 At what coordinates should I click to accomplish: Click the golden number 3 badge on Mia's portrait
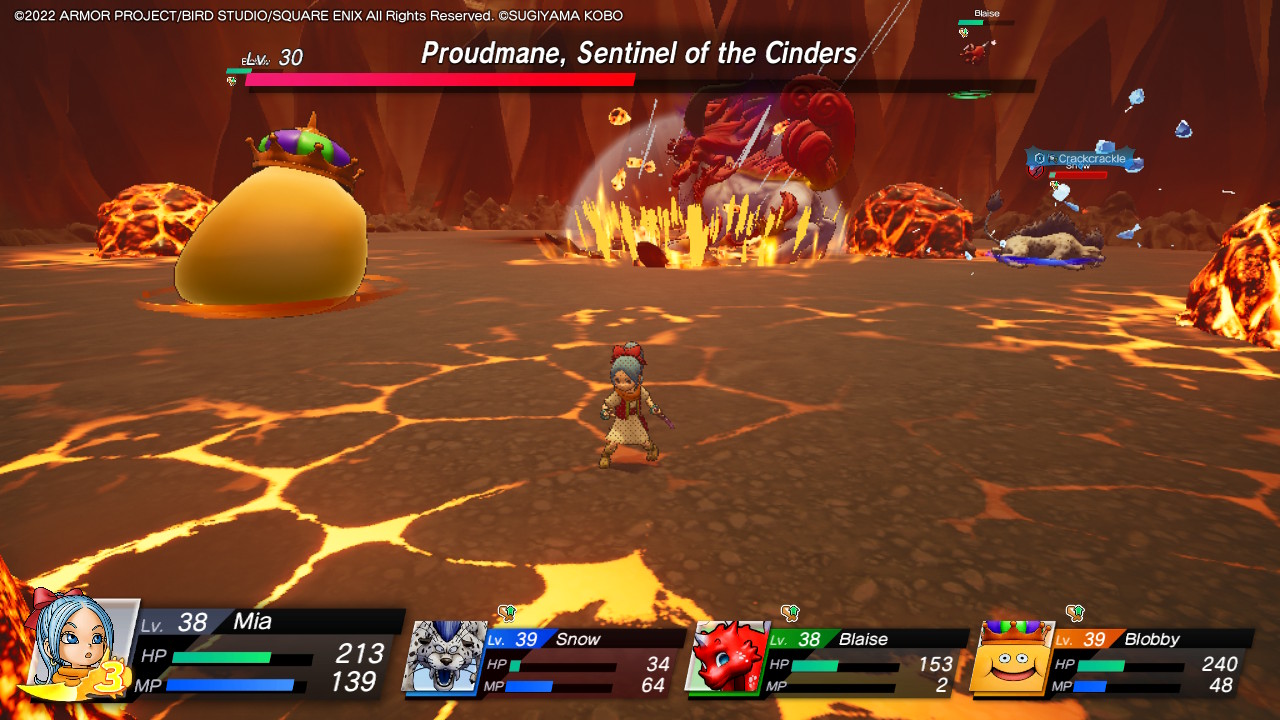113,678
